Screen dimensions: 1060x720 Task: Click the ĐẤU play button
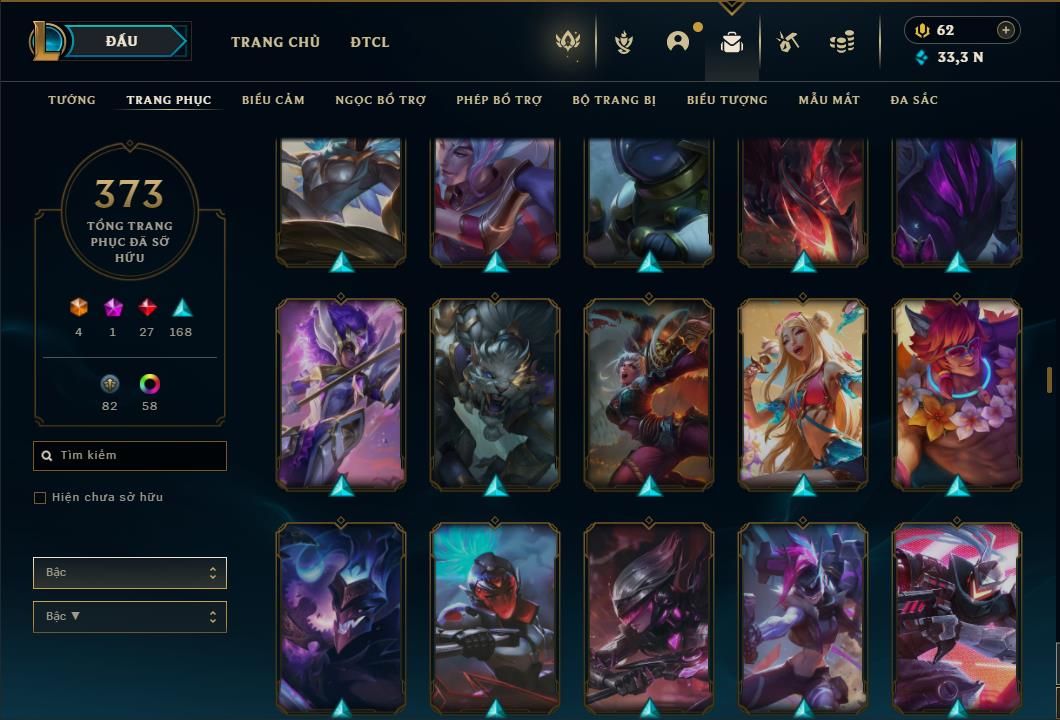click(122, 41)
